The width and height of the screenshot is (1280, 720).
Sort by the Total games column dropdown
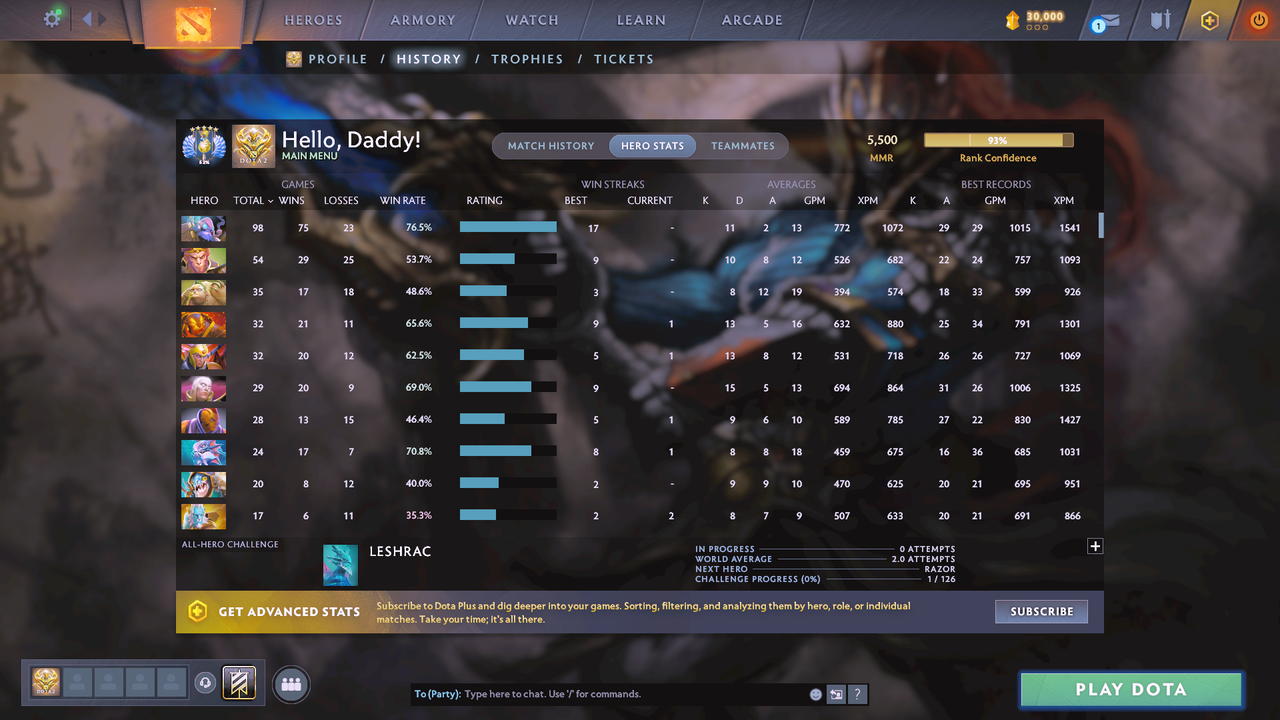coord(251,200)
